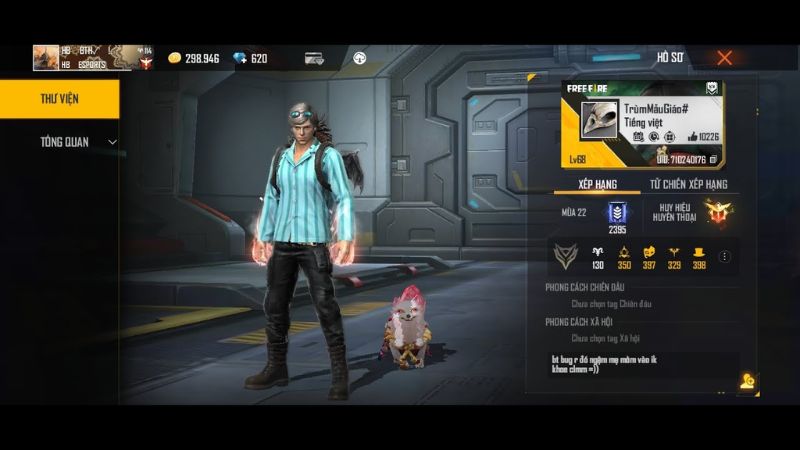Click the Mùa 22 rank emblem
This screenshot has width=800, height=450.
click(x=616, y=214)
